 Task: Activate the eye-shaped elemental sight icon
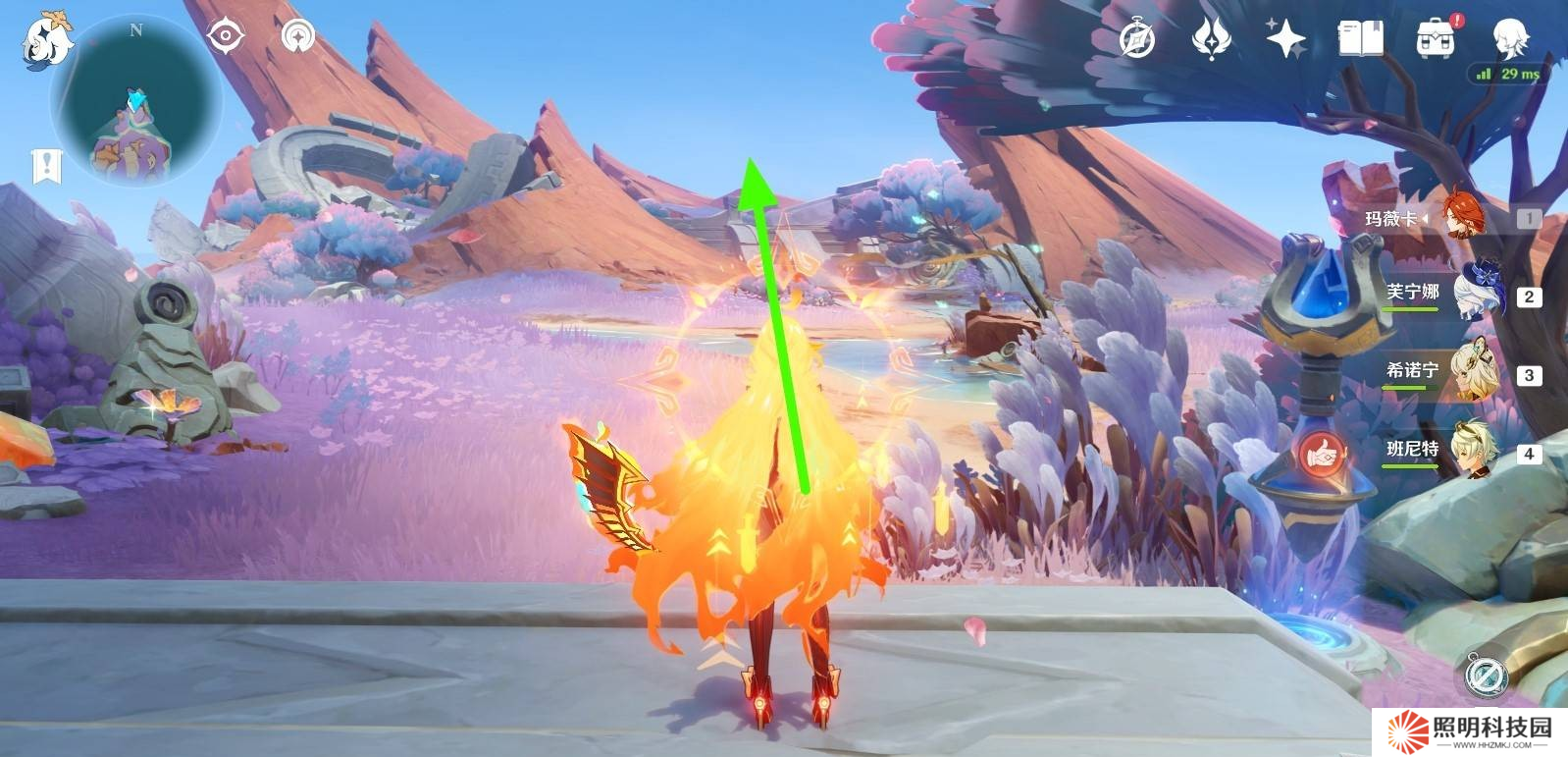[226, 37]
